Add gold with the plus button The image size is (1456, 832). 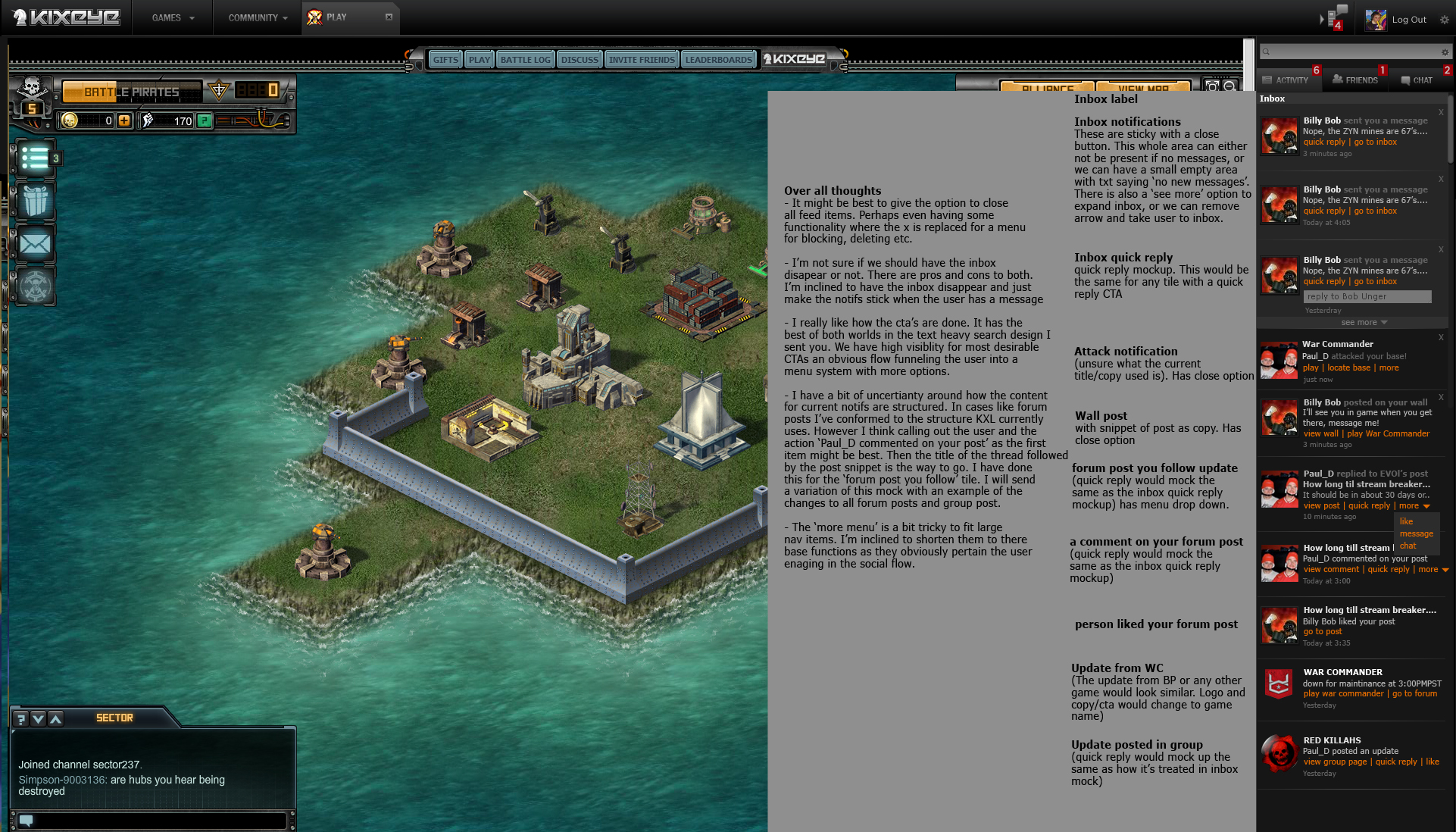click(124, 120)
